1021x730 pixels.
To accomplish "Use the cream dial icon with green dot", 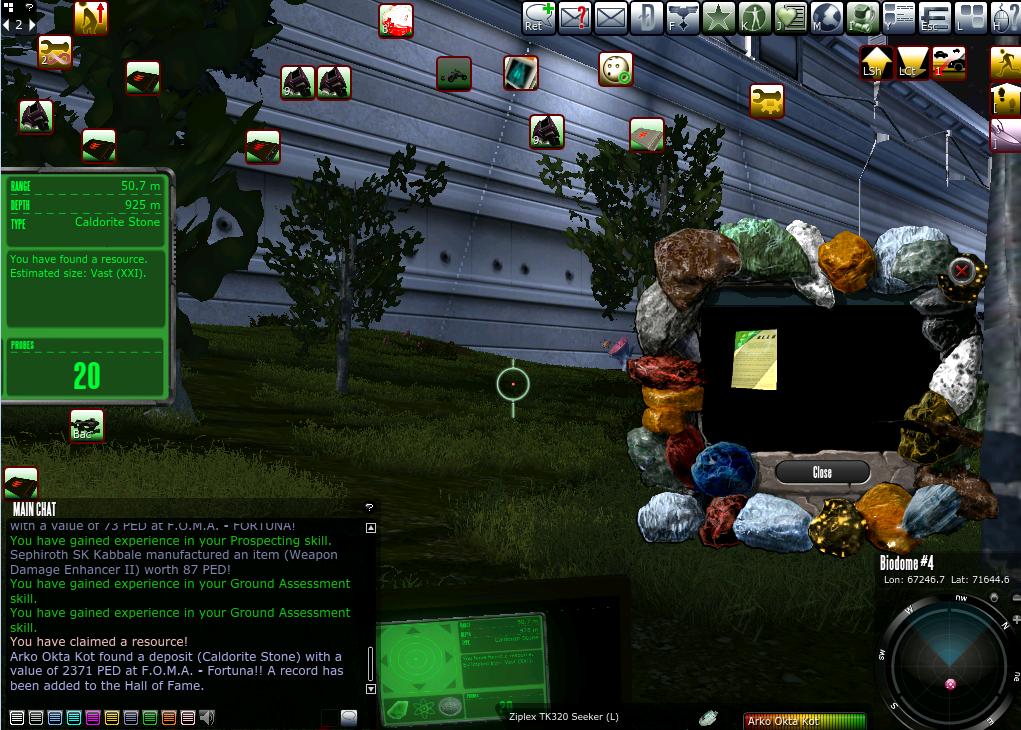I will point(616,69).
